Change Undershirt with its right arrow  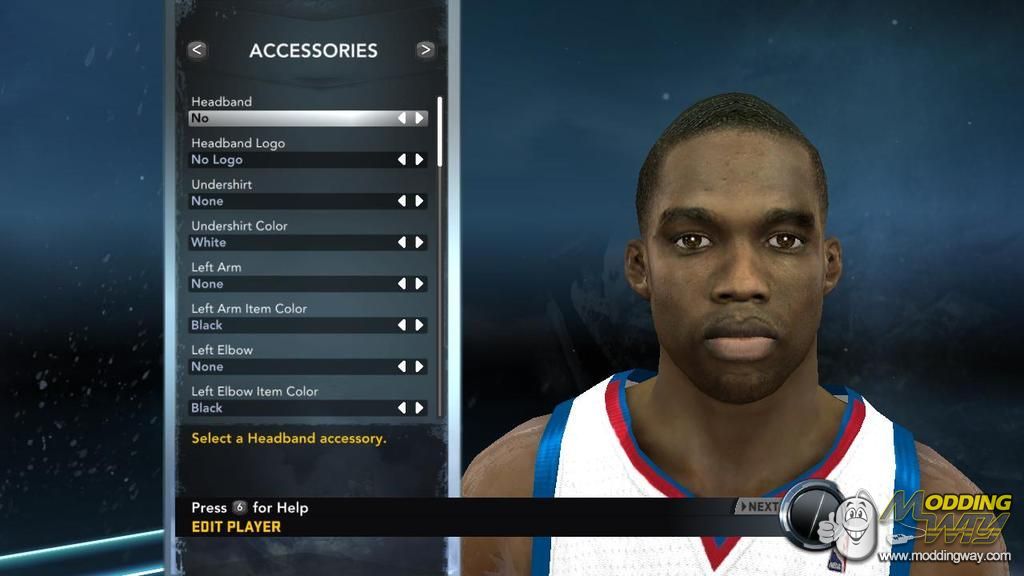point(420,201)
